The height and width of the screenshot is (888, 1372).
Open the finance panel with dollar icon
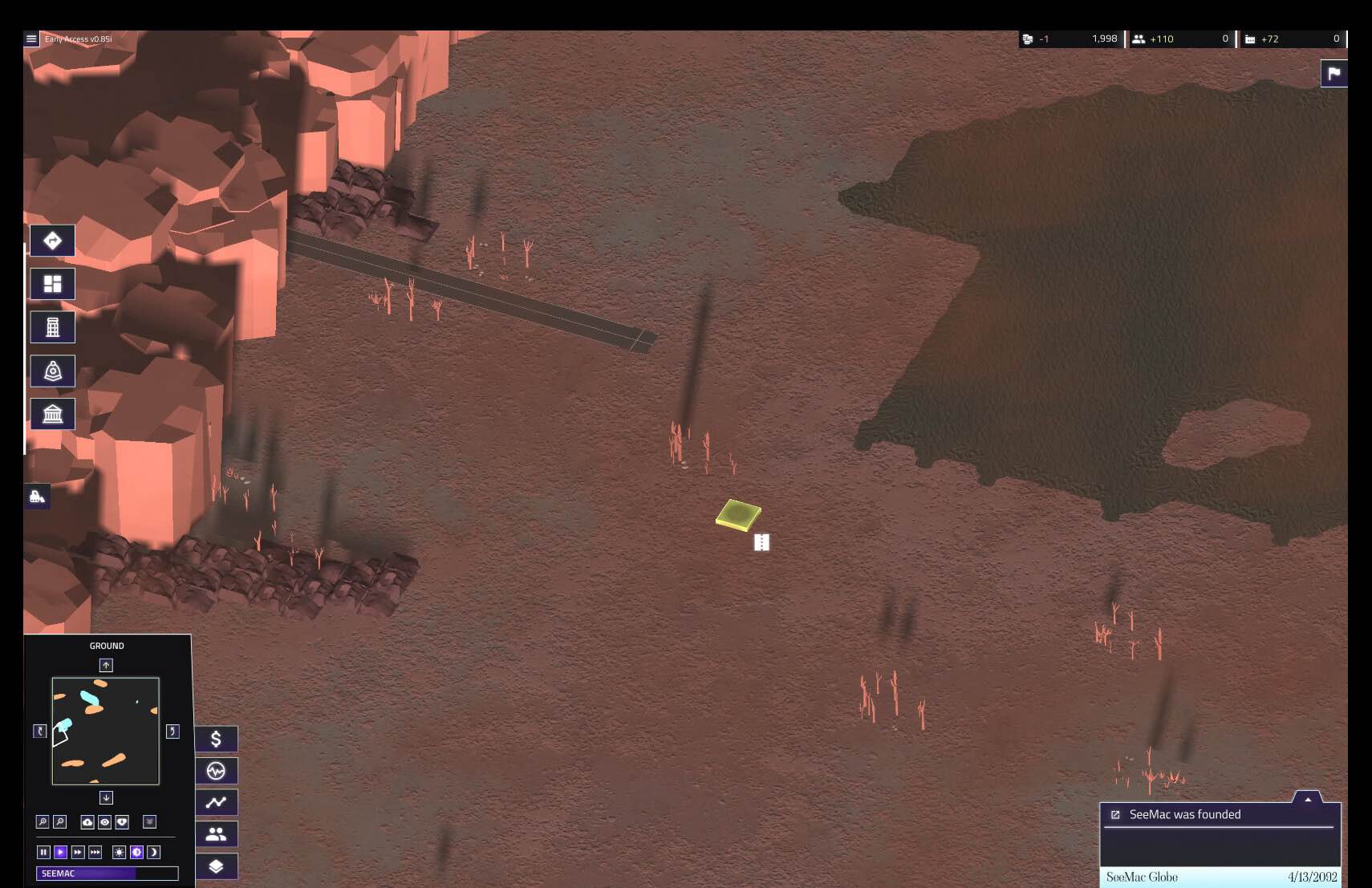pos(216,739)
